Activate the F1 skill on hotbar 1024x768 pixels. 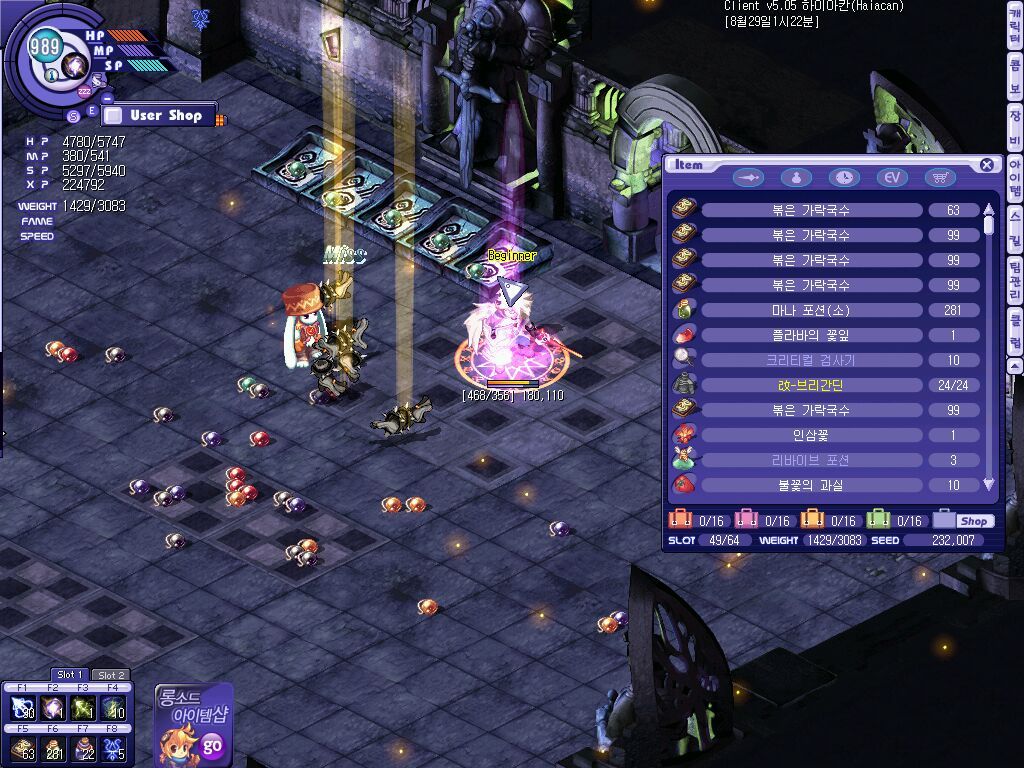pyautogui.click(x=23, y=708)
